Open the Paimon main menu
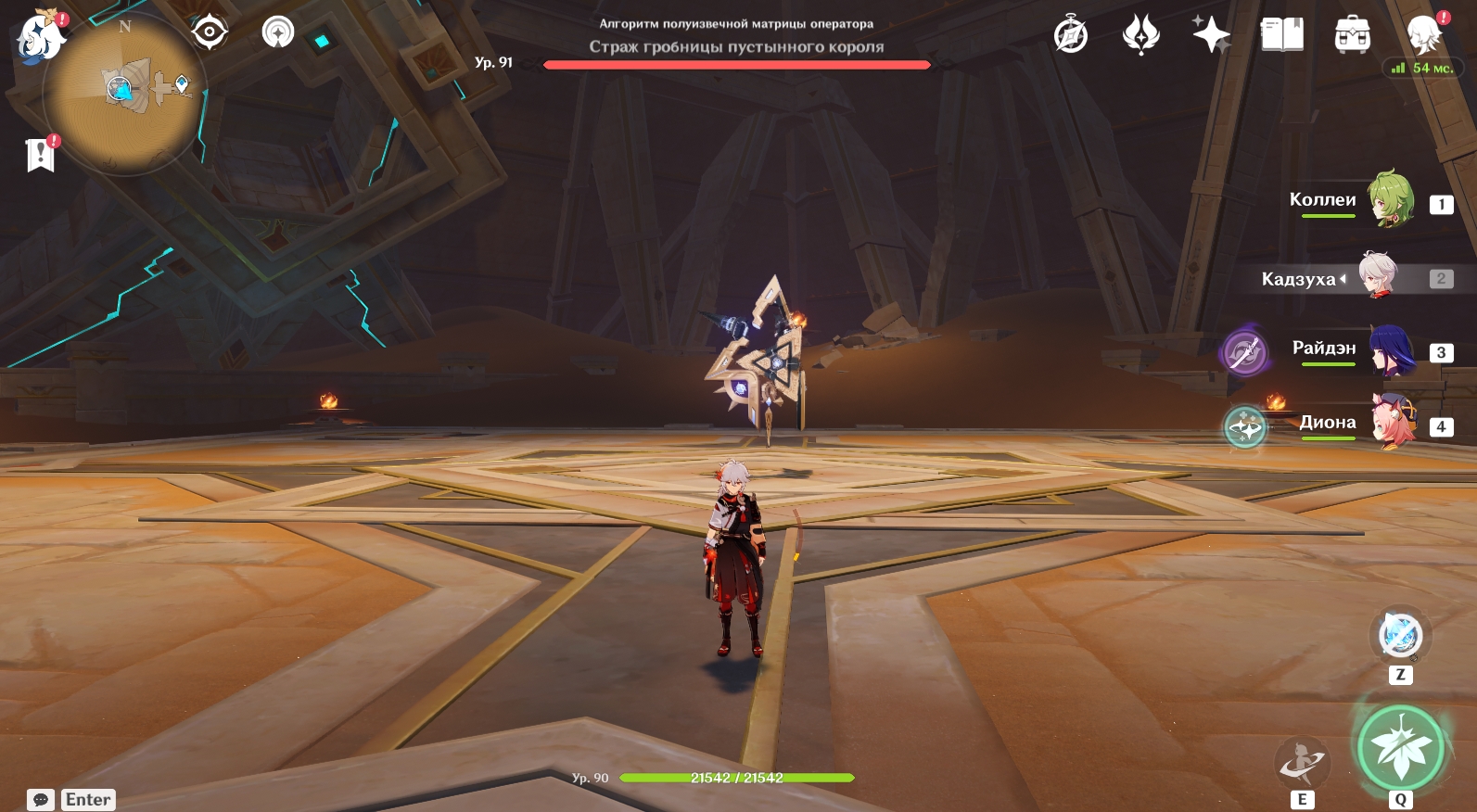Screen dimensions: 1477x812 [x=41, y=38]
